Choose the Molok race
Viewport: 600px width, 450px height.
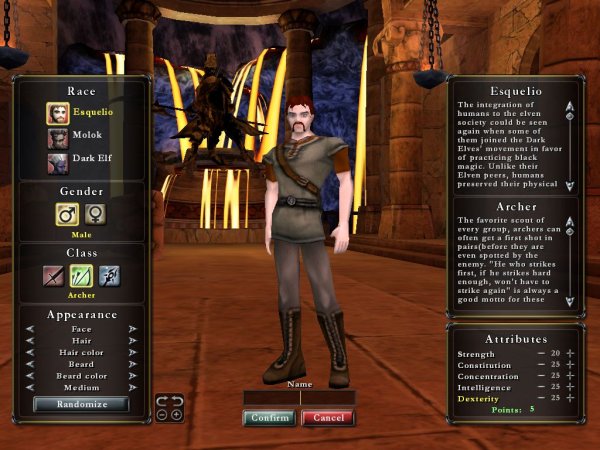pyautogui.click(x=57, y=136)
